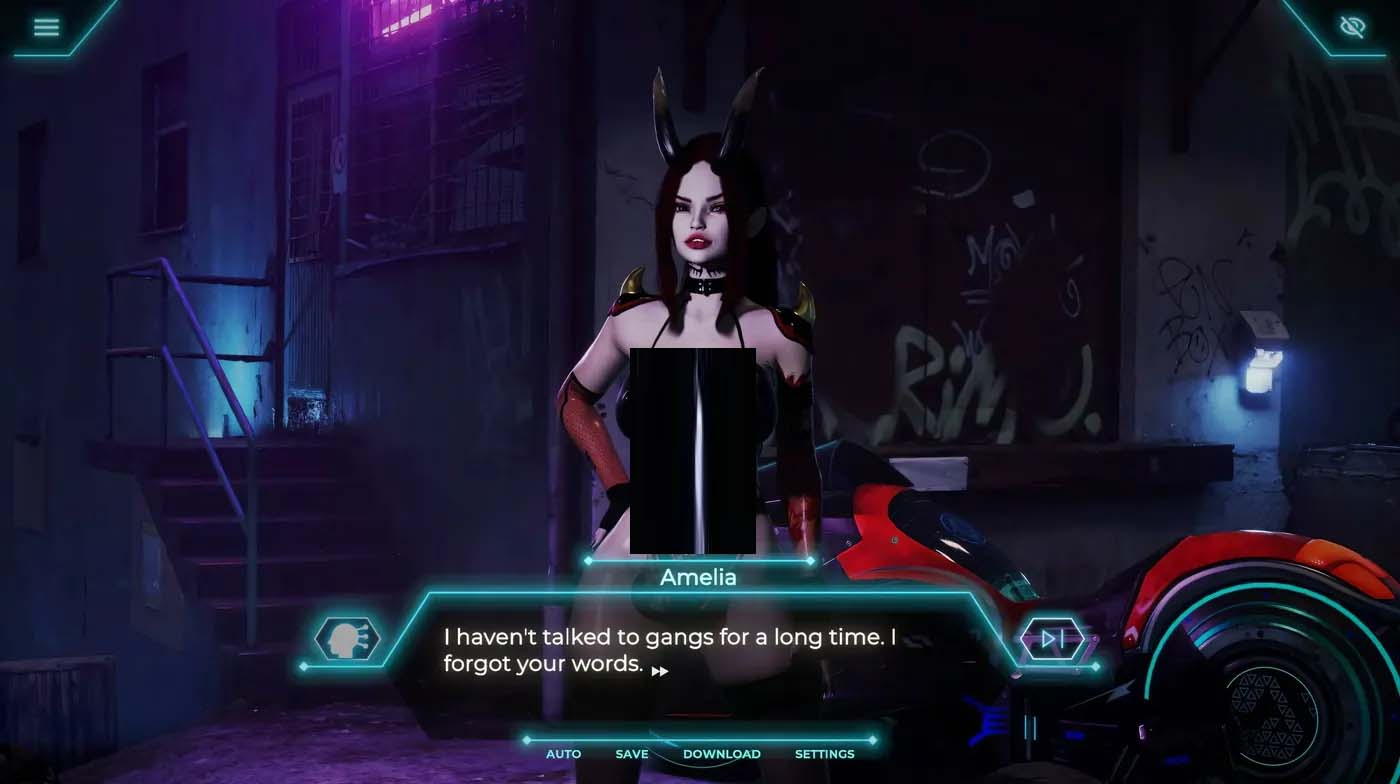Skip ahead with the fast-forward hexagon button

click(x=1050, y=639)
